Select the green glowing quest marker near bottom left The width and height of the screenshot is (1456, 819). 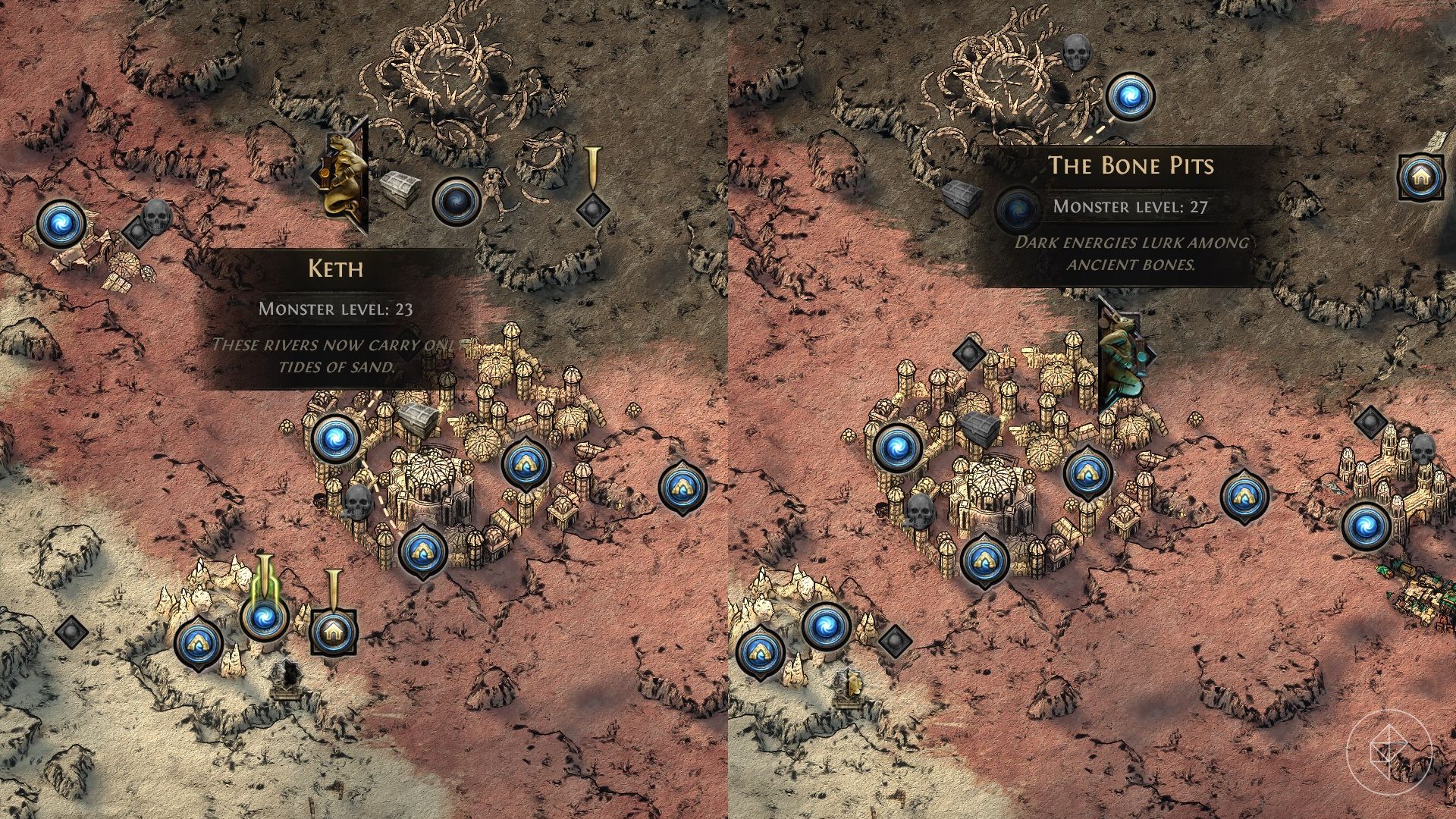264,618
